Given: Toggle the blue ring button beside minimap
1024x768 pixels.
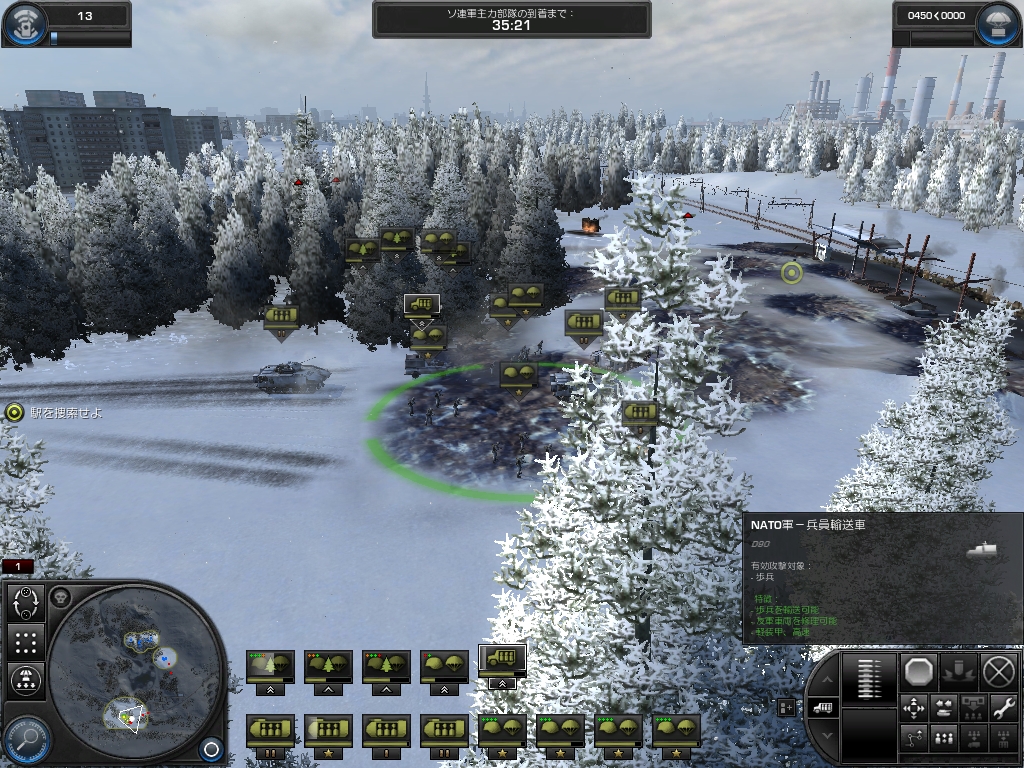Looking at the screenshot, I should coord(210,748).
